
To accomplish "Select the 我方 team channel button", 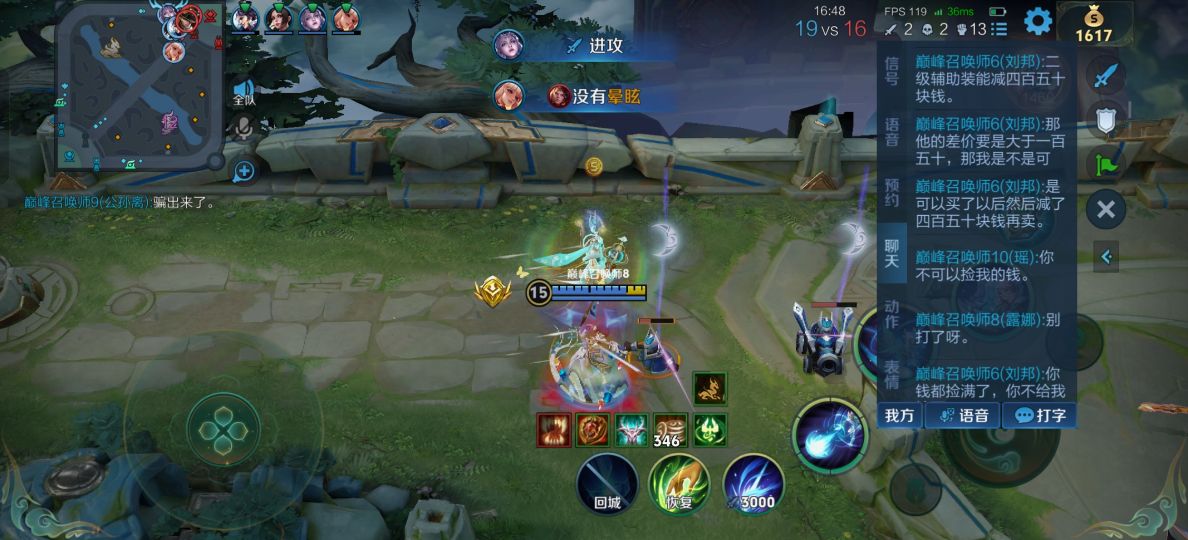I will click(x=899, y=416).
